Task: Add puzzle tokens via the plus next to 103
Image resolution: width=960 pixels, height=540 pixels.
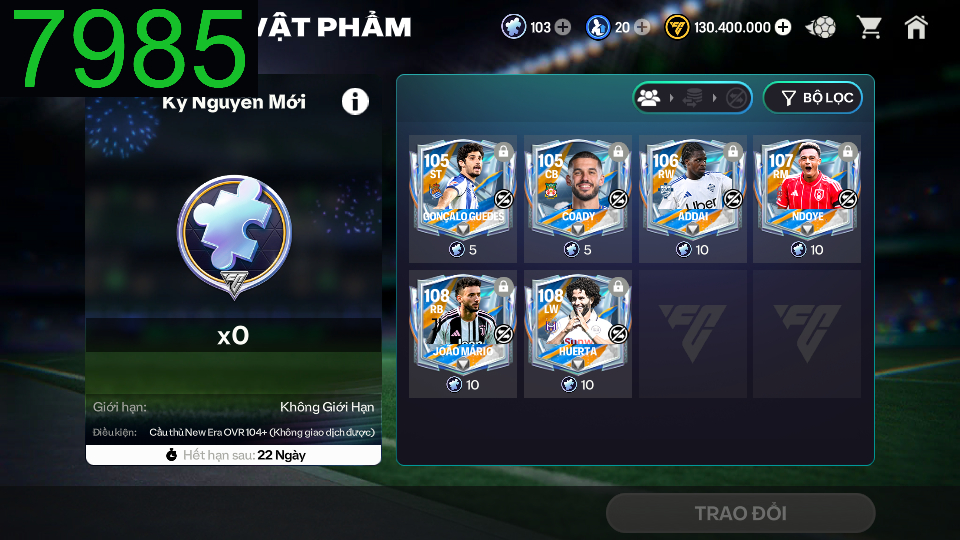Action: coord(563,27)
